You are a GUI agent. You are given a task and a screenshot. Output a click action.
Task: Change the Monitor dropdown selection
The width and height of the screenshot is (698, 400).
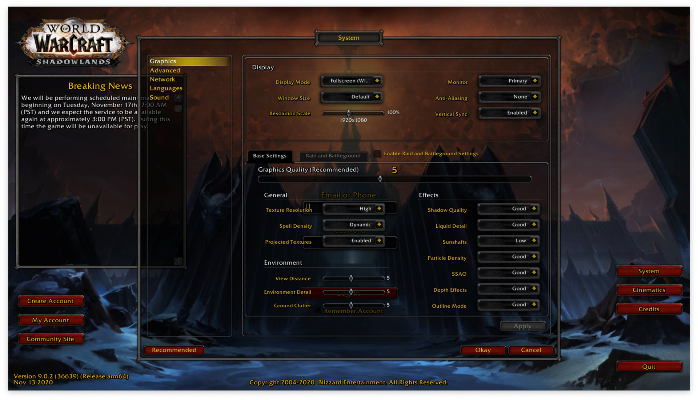pyautogui.click(x=509, y=80)
